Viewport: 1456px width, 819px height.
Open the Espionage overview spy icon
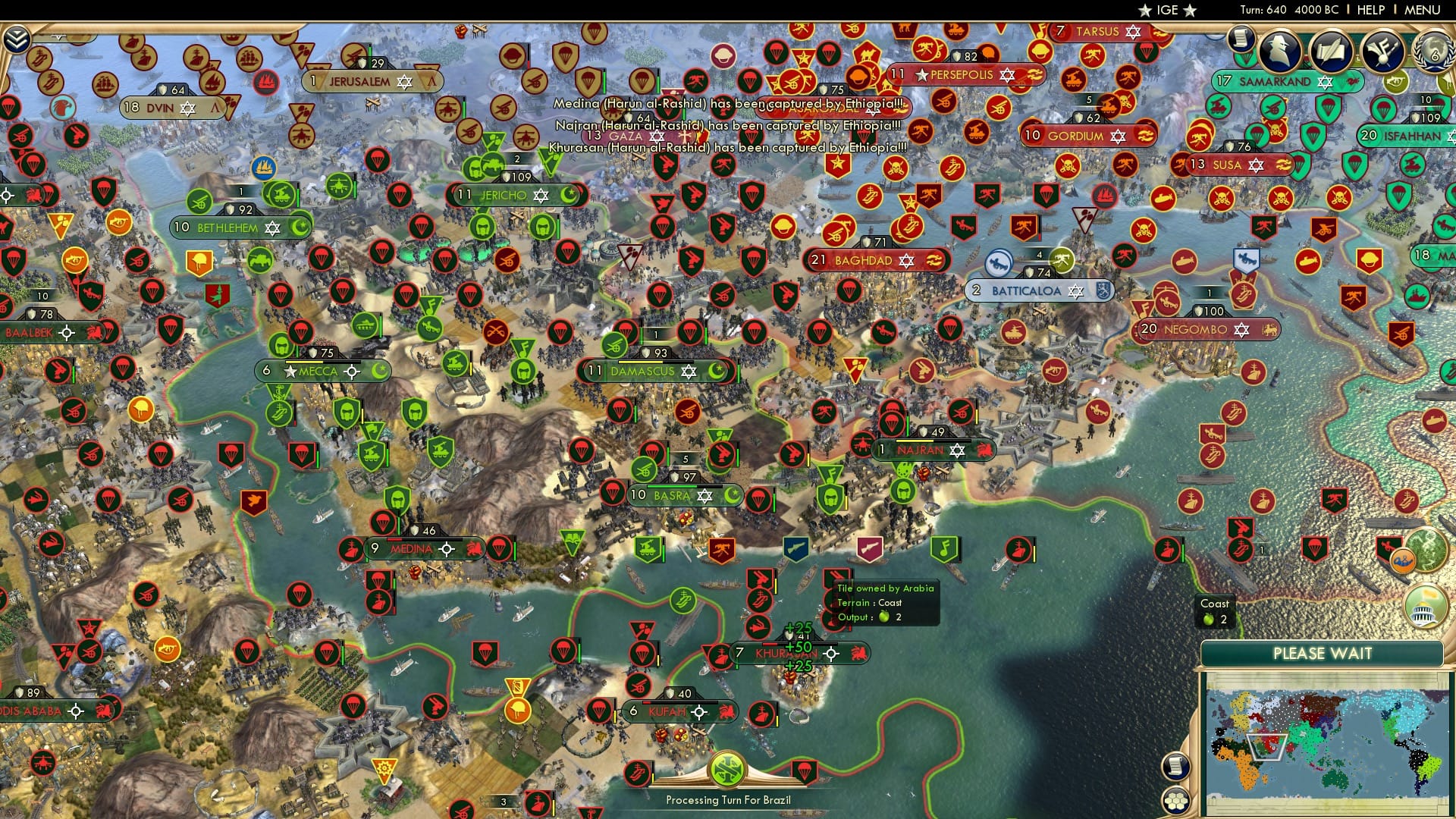tap(1281, 52)
